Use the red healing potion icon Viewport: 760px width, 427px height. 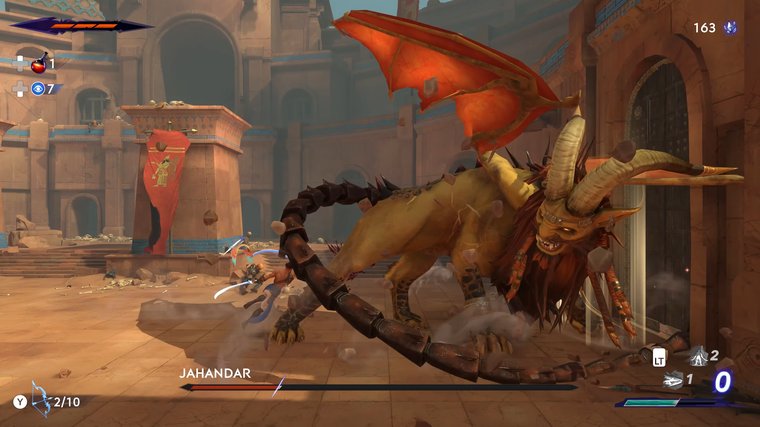pyautogui.click(x=38, y=65)
